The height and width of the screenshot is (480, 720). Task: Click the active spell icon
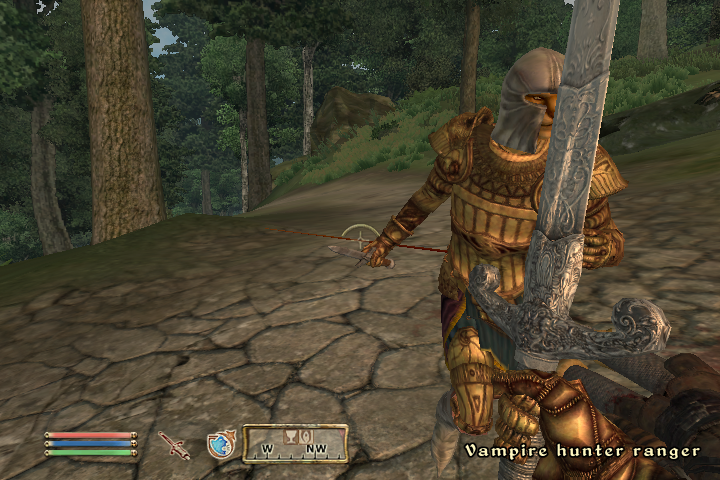(x=220, y=444)
